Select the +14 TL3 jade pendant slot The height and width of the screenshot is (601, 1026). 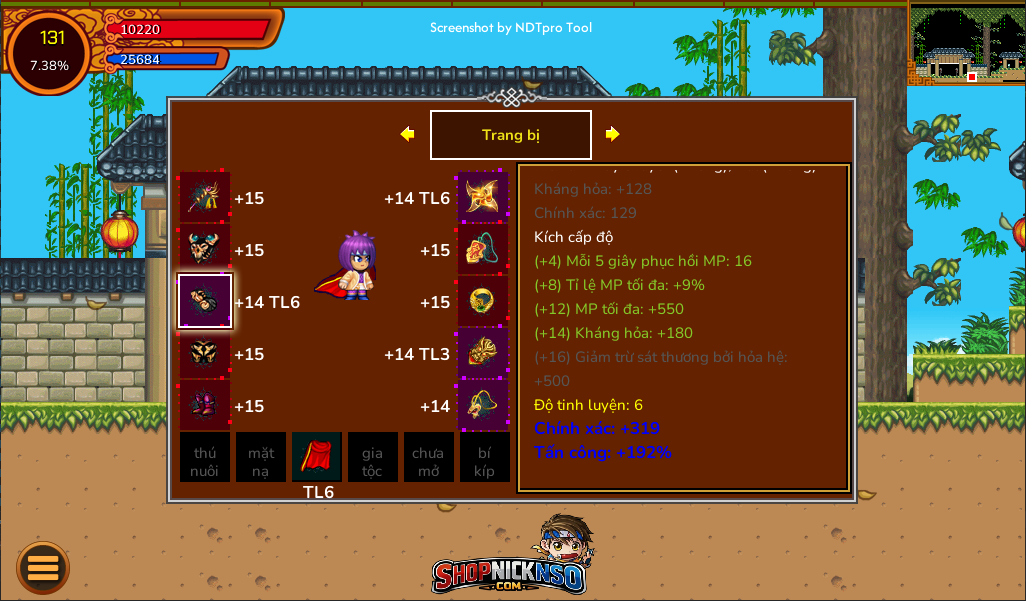point(483,353)
